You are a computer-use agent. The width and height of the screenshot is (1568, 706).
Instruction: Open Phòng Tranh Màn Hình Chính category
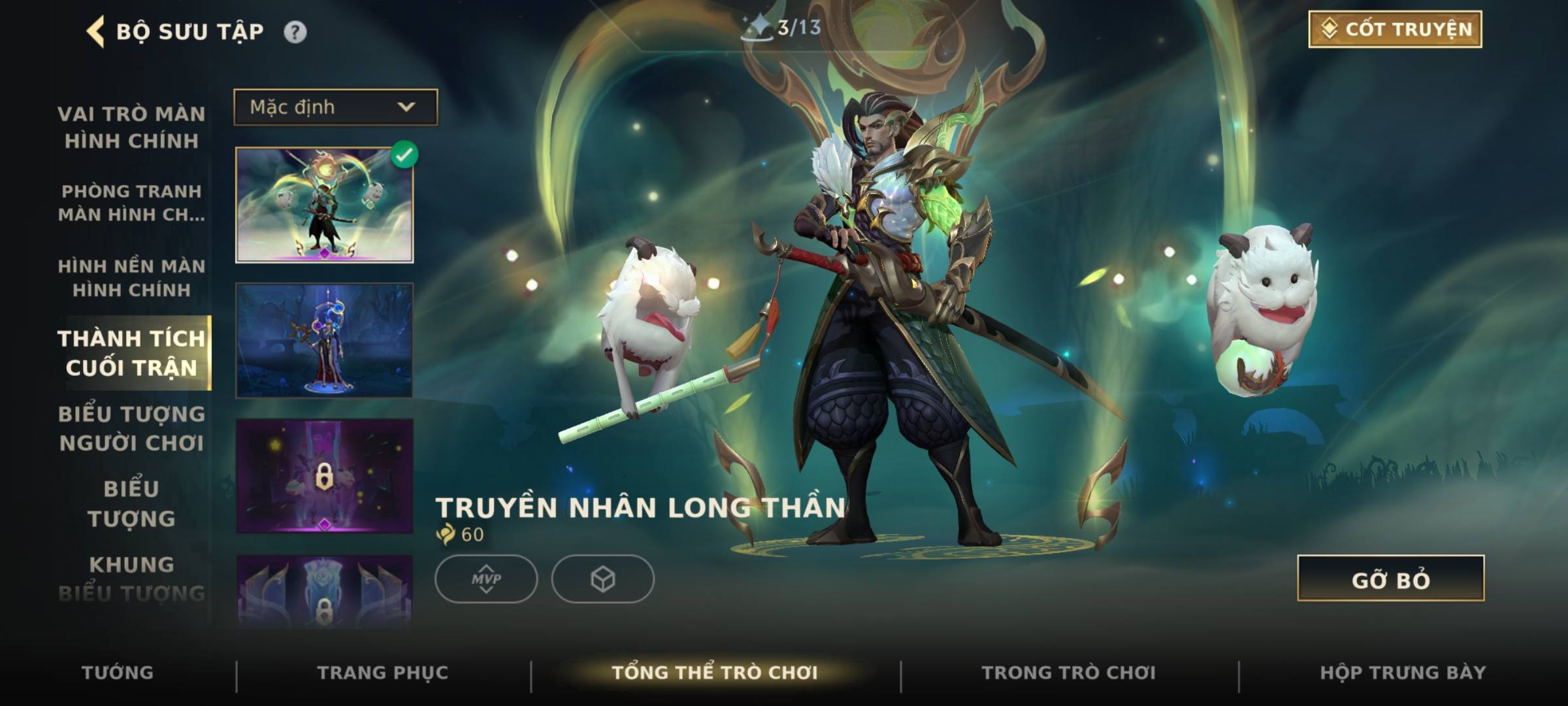(131, 203)
